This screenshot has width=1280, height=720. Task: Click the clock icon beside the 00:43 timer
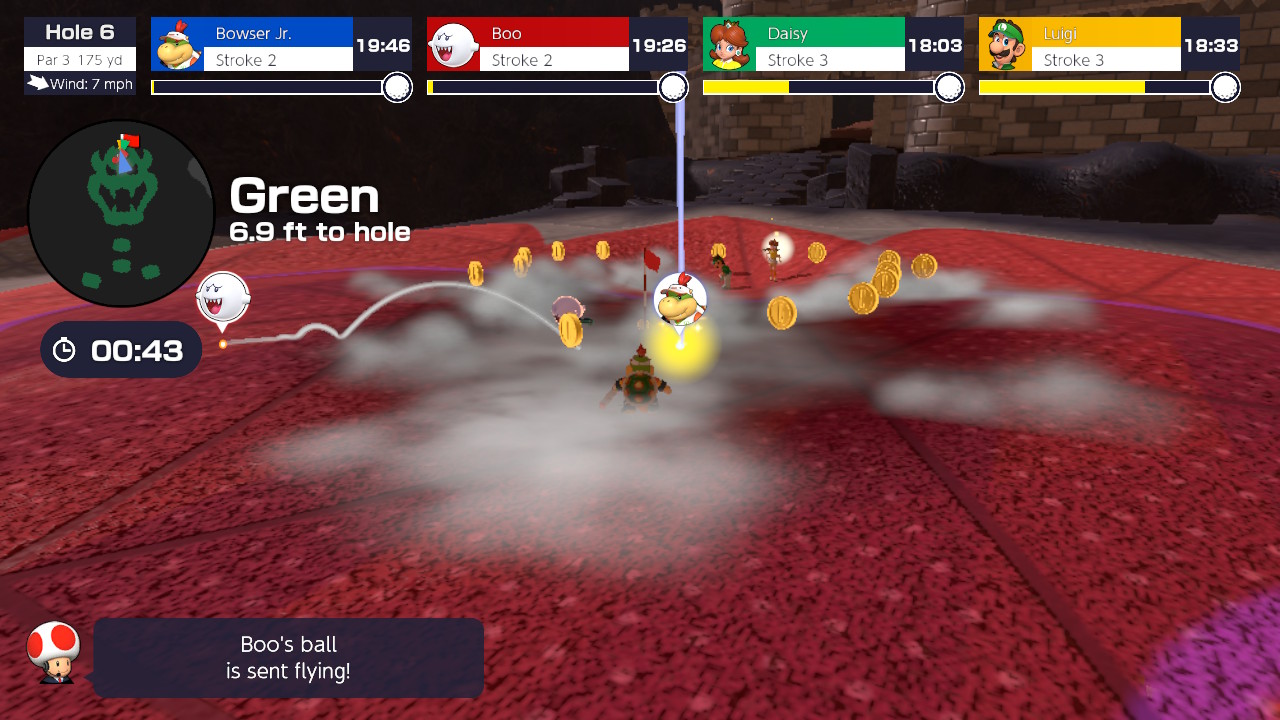click(x=66, y=350)
